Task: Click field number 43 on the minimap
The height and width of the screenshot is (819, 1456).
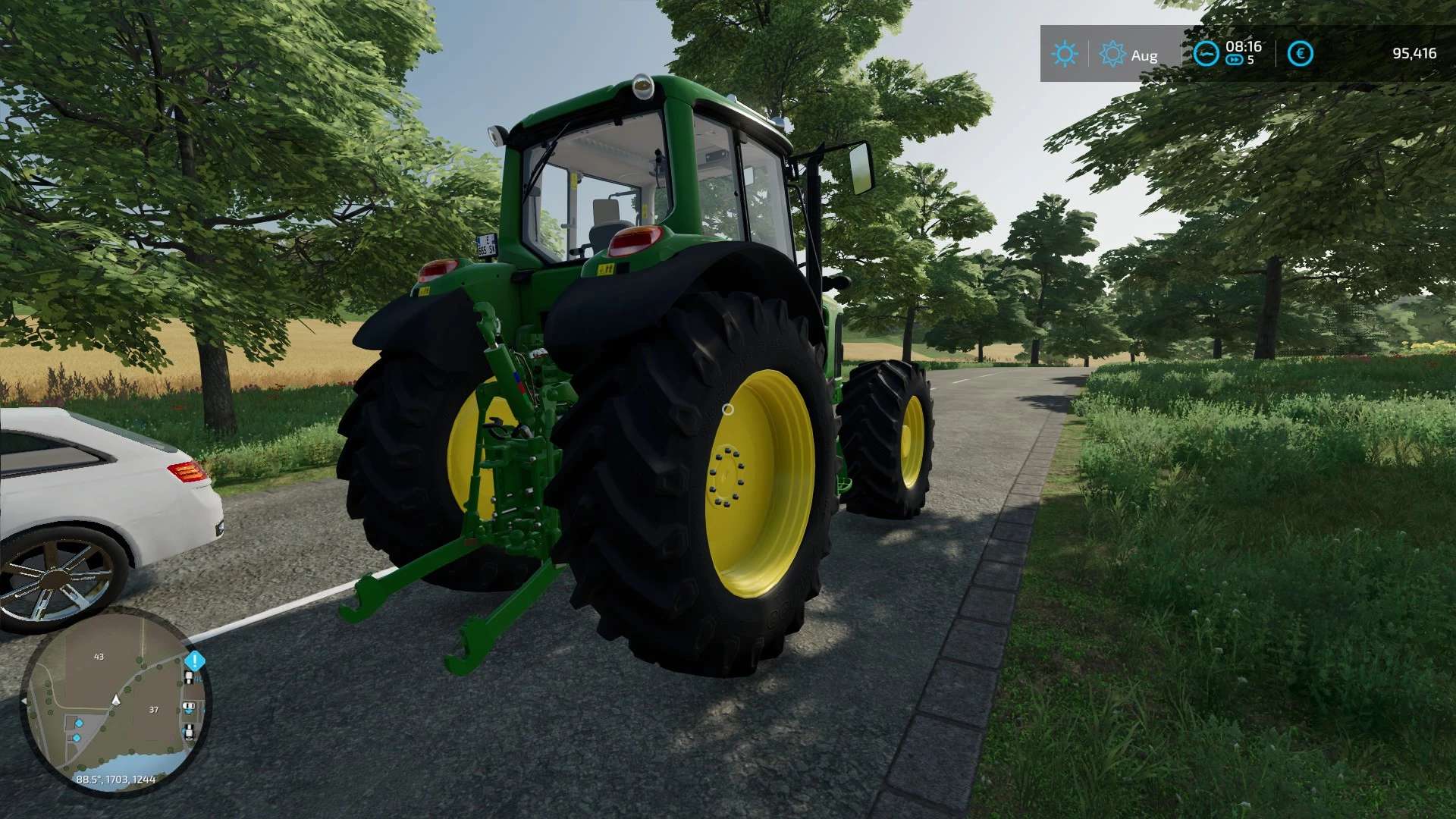Action: [x=99, y=657]
